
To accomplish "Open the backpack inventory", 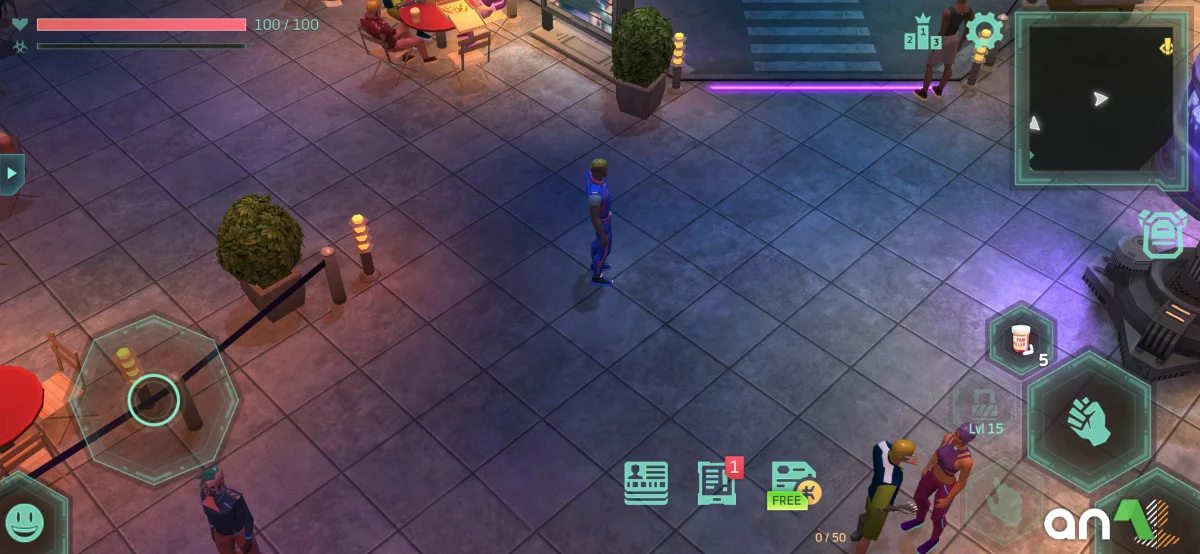I will pyautogui.click(x=1163, y=237).
